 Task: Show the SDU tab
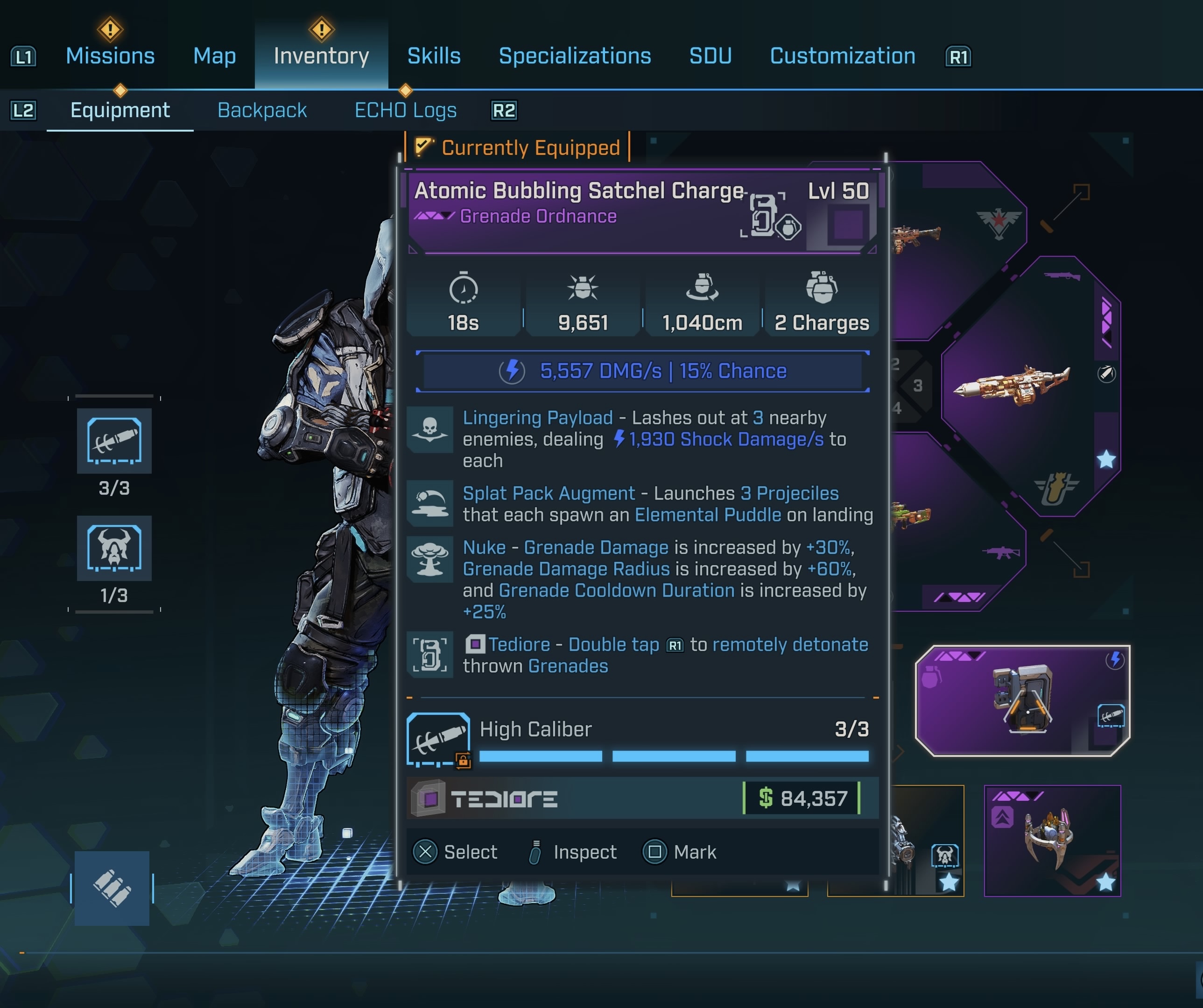tap(711, 56)
